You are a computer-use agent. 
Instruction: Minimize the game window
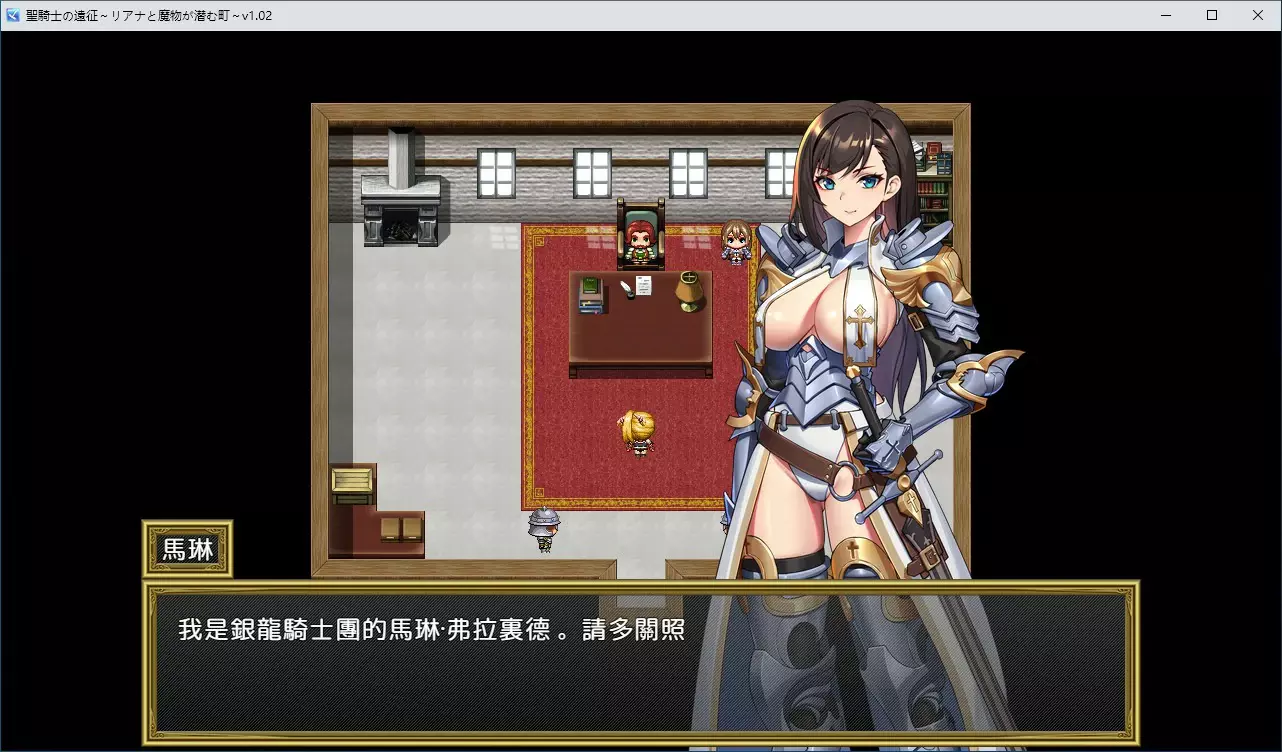[x=1166, y=15]
